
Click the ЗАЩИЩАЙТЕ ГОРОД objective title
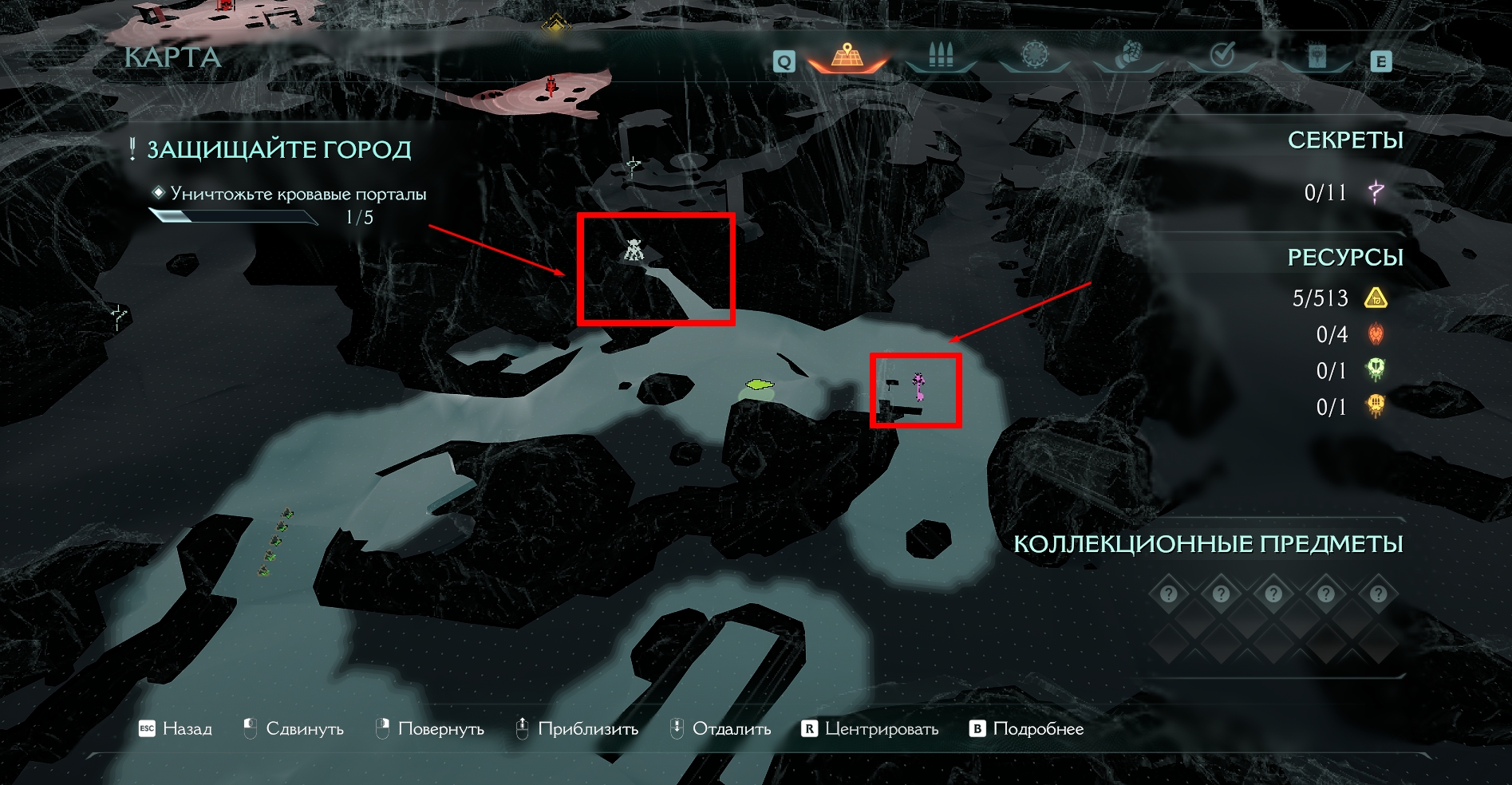point(278,150)
